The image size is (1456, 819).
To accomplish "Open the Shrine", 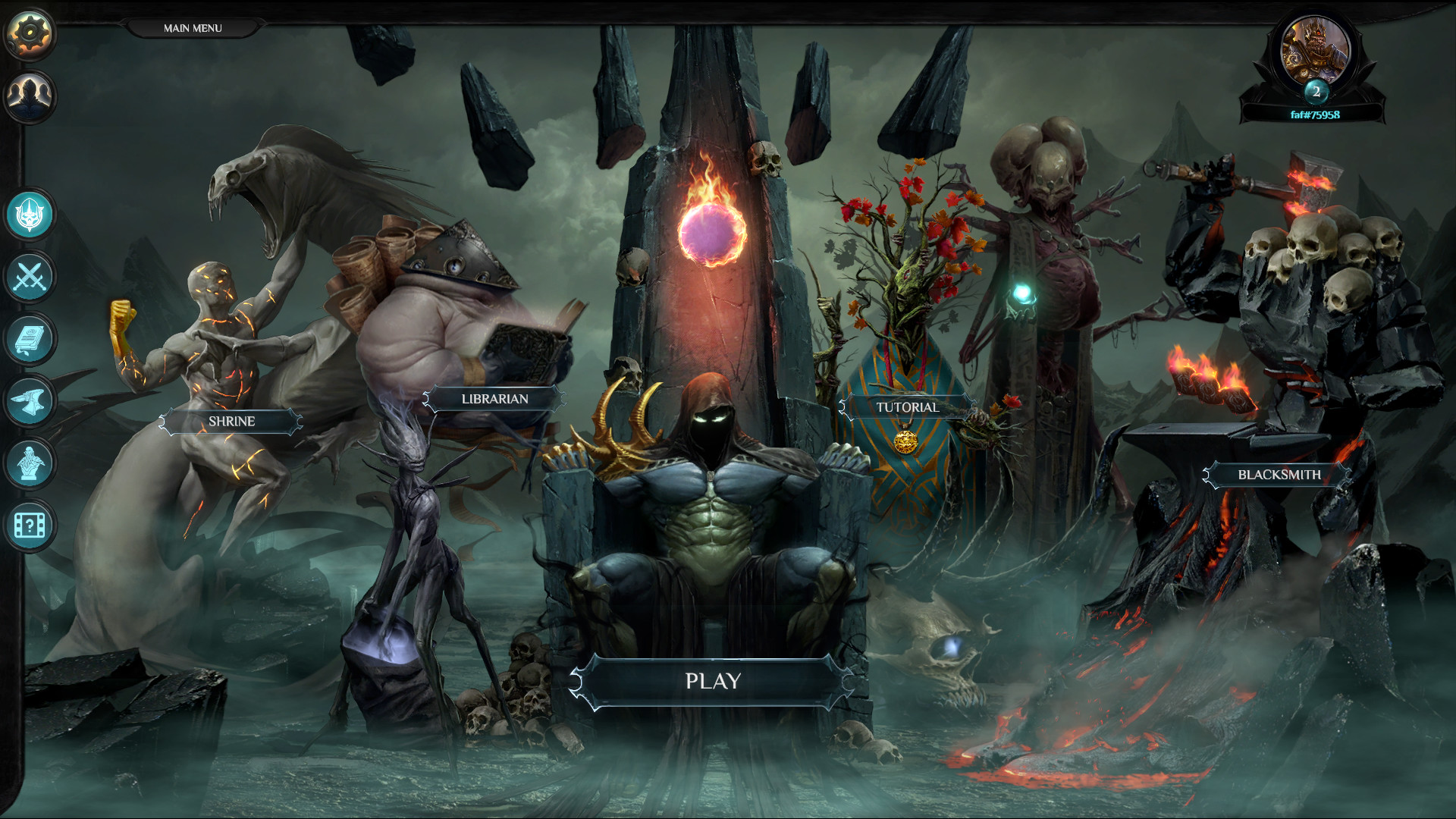I will click(232, 422).
